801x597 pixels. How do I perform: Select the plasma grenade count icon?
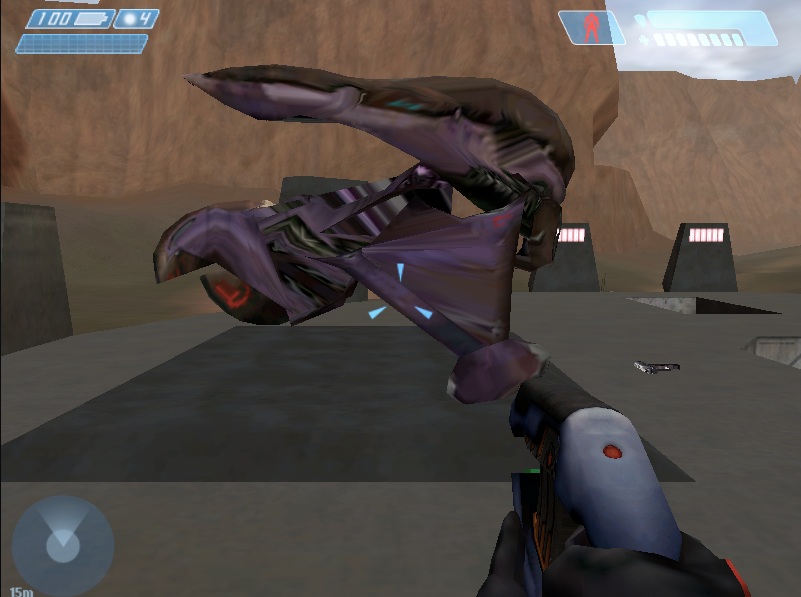click(129, 19)
